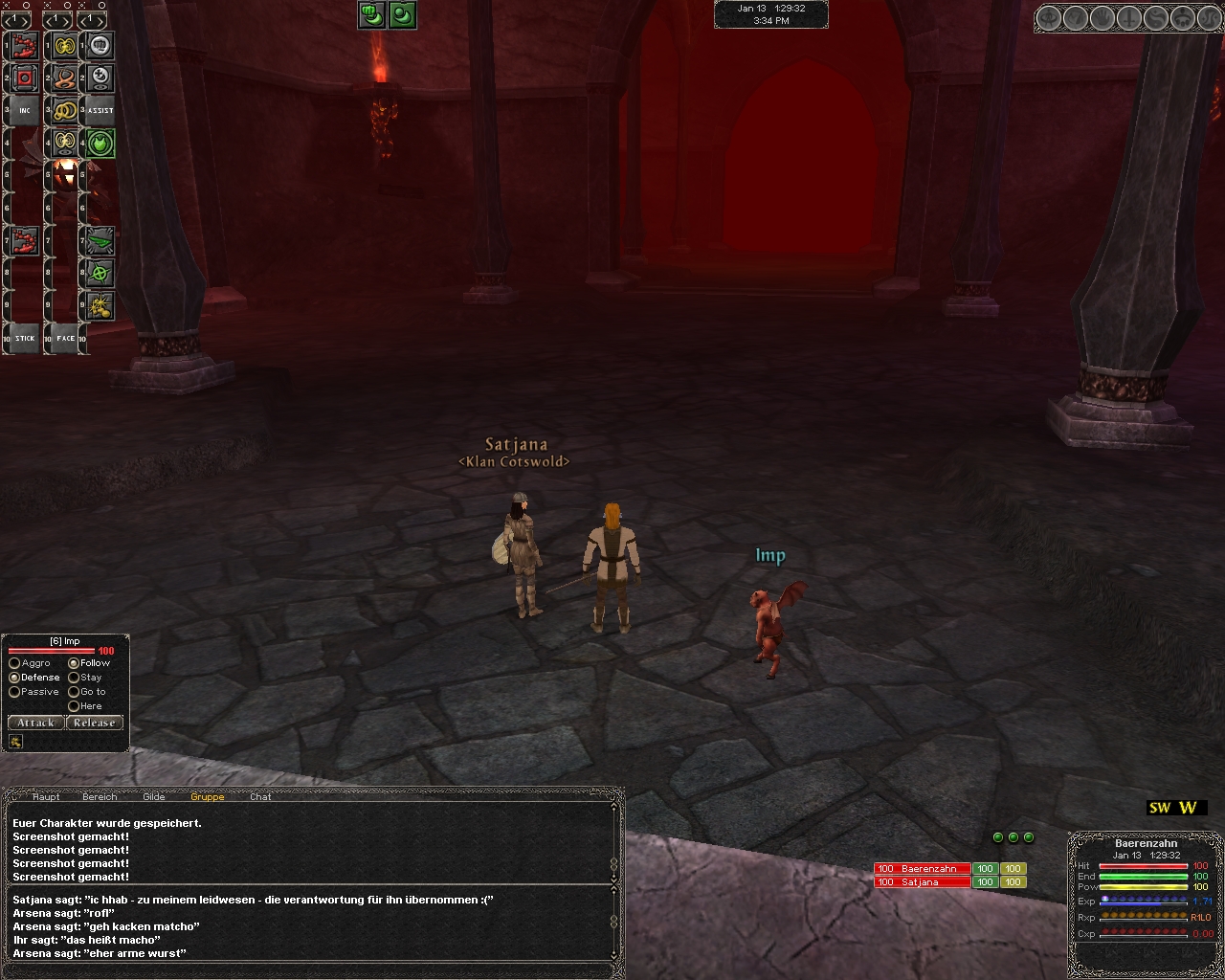Choose the Stay pet command
This screenshot has width=1225, height=980.
pyautogui.click(x=74, y=678)
